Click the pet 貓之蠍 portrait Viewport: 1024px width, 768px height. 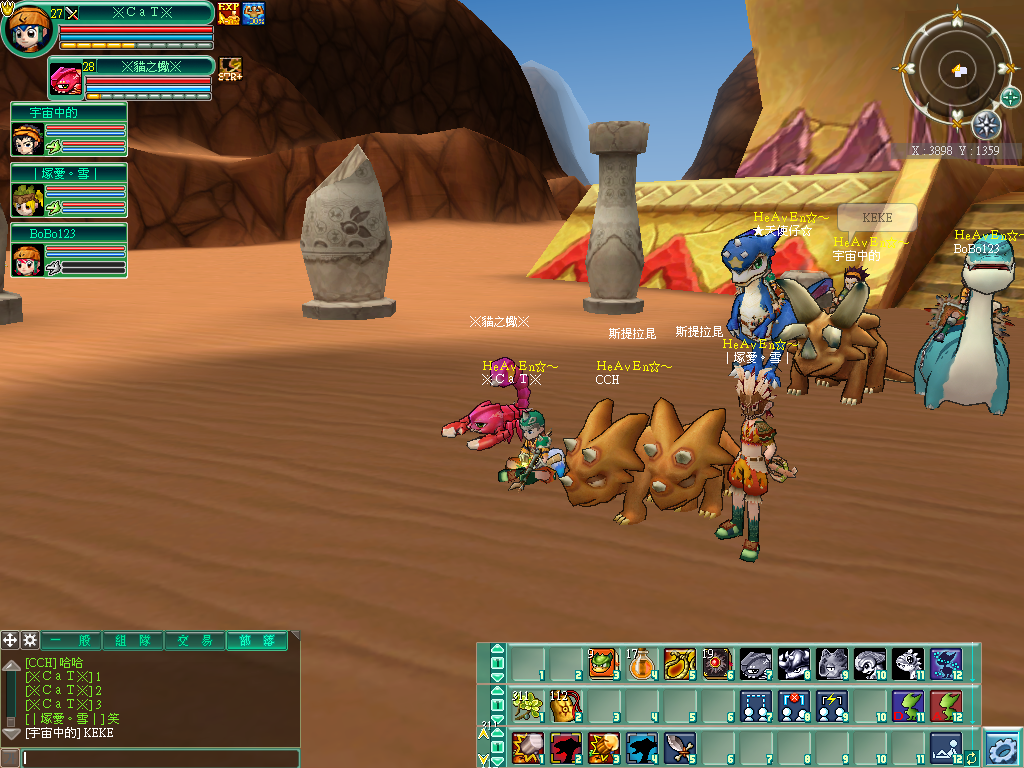(66, 80)
